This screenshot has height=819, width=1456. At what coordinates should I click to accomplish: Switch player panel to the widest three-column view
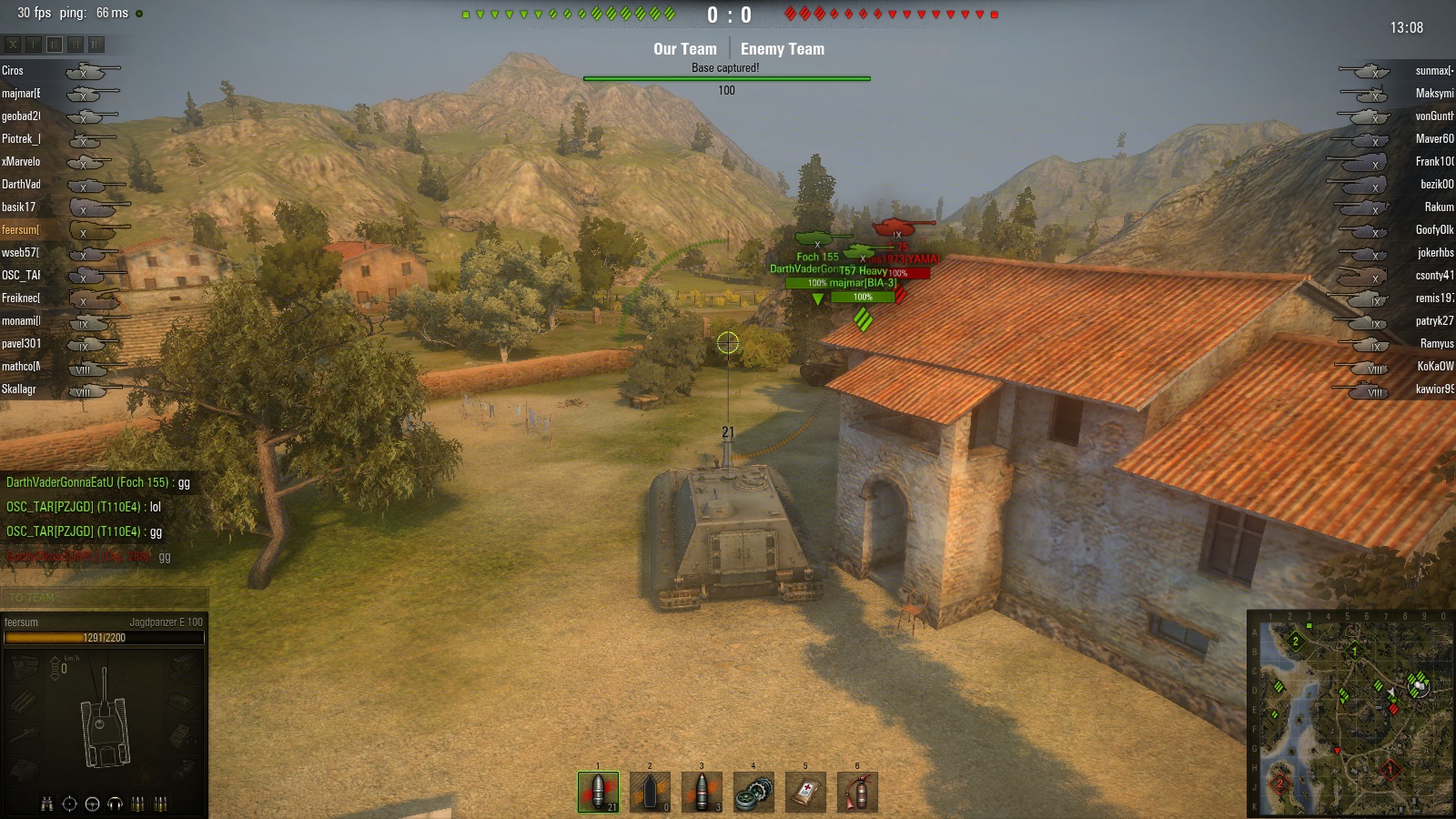click(x=96, y=44)
